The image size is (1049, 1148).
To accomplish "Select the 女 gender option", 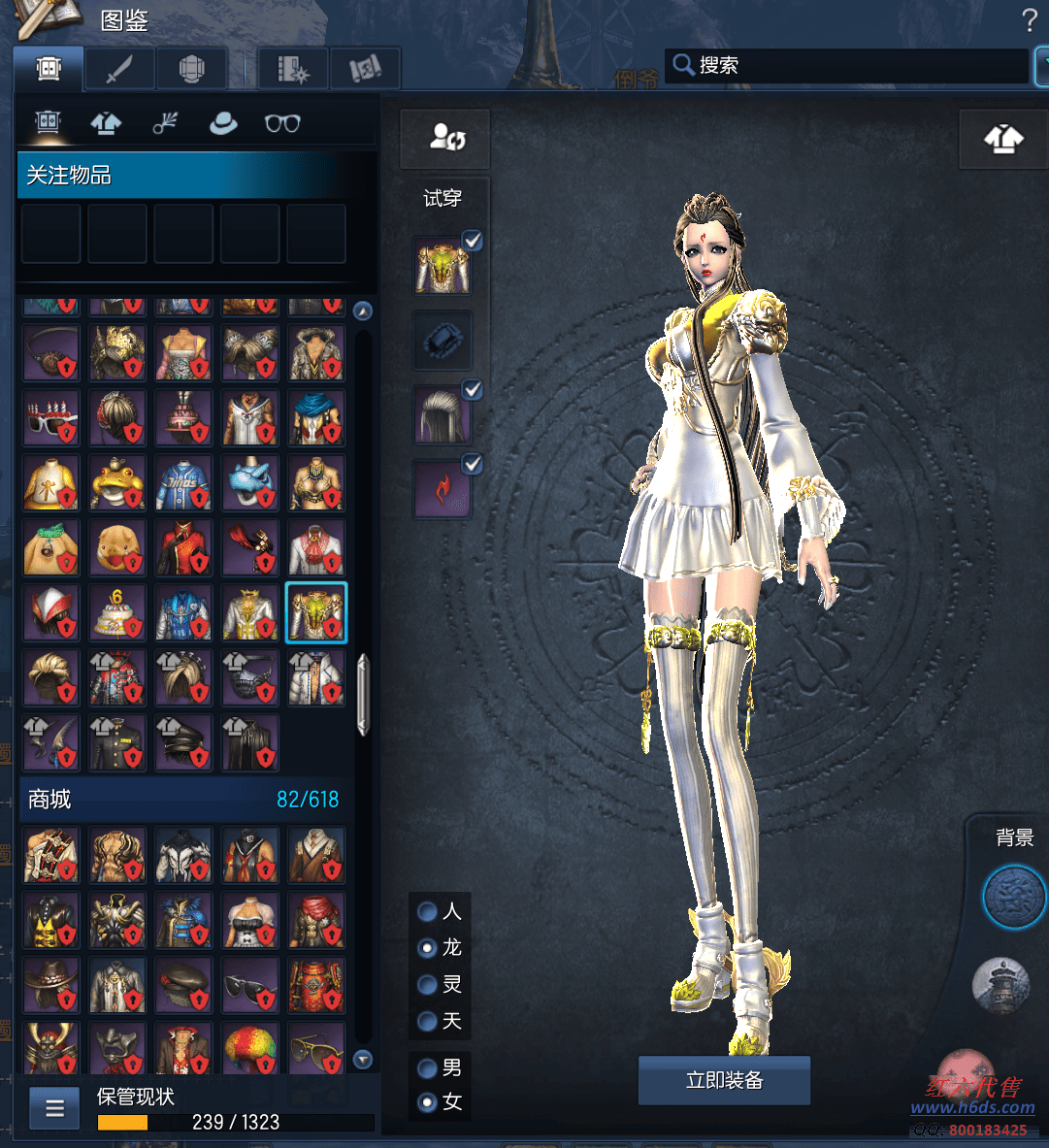I will [x=427, y=1102].
